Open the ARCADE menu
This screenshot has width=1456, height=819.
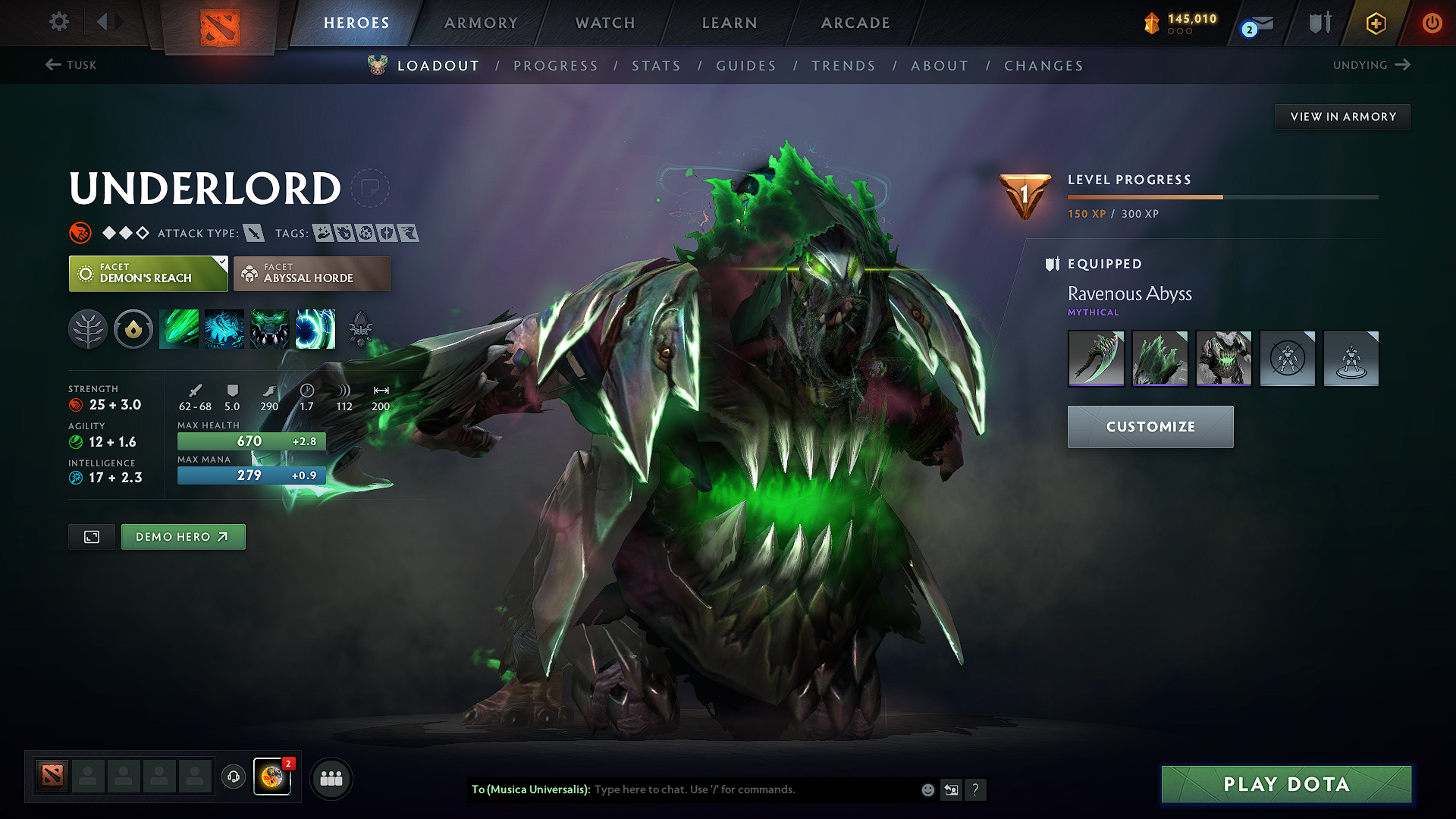tap(855, 23)
